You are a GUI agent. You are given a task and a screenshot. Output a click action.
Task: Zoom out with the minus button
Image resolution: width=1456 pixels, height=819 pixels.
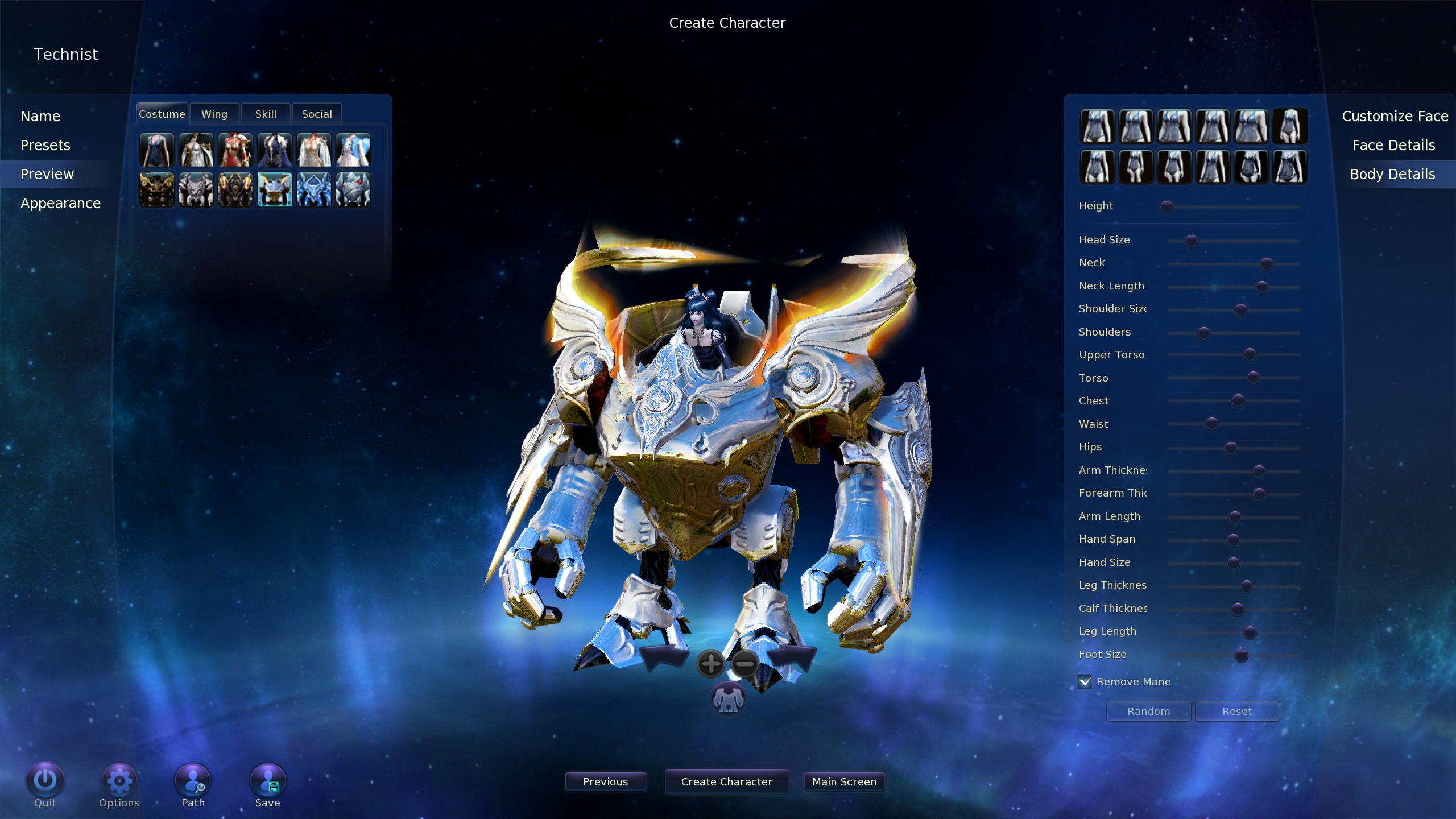click(744, 664)
